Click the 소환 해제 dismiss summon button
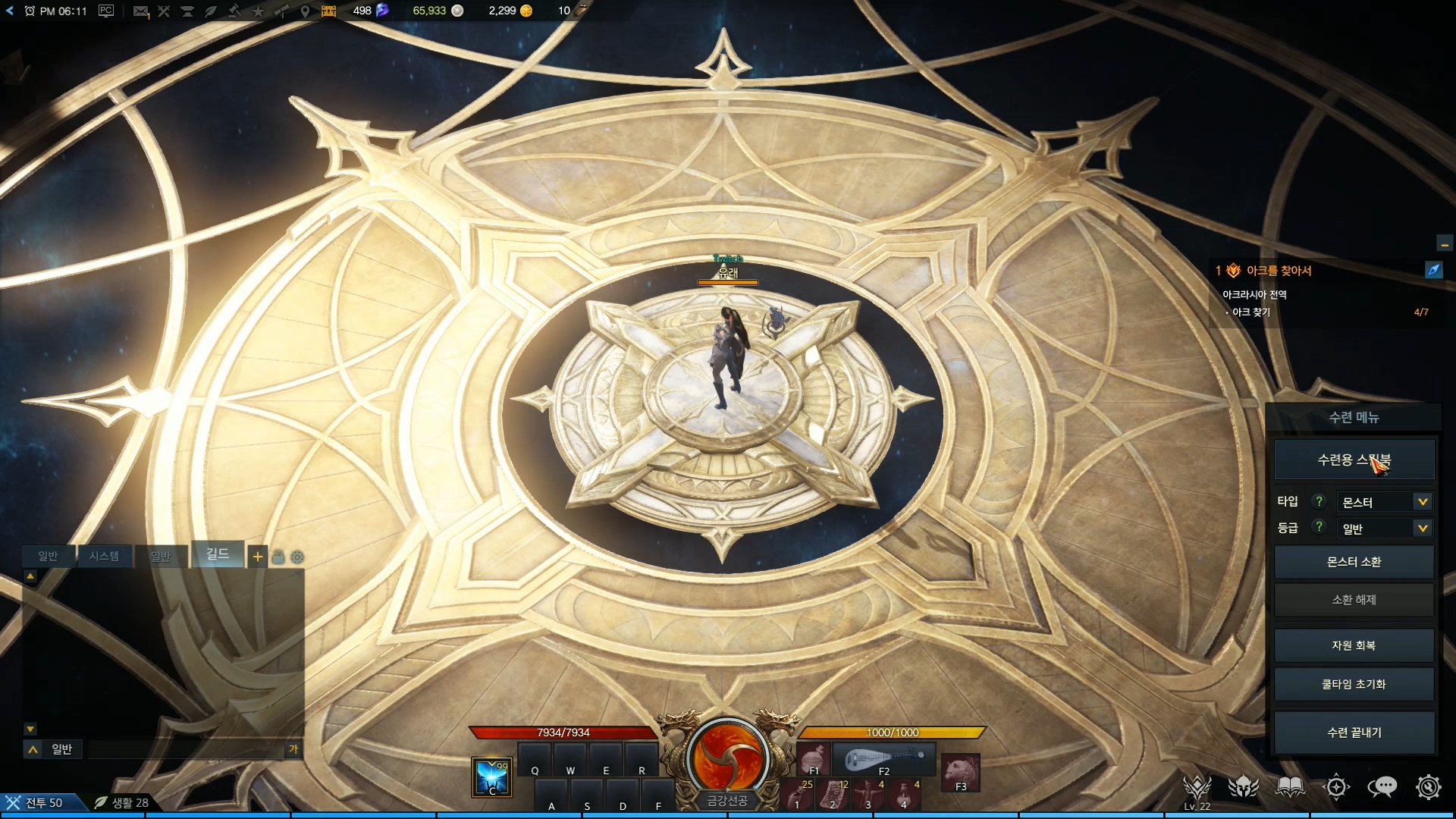 point(1354,600)
